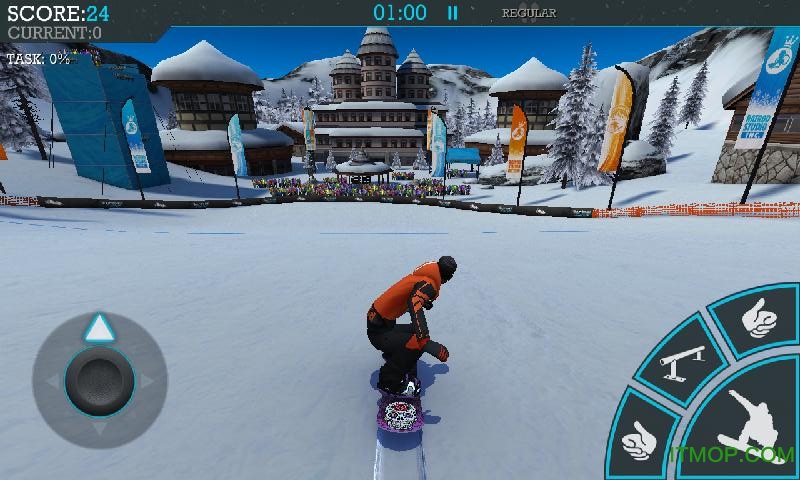Tap the joystick's down arrow
Viewport: 800px width, 480px height.
98,429
